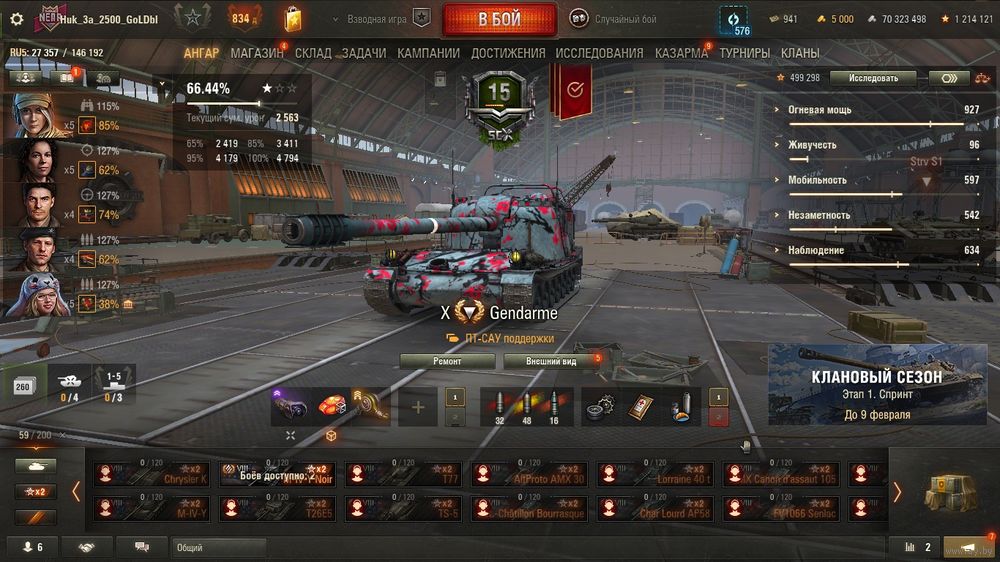Select the КЛАНЫ tab
The image size is (1000, 562).
800,53
